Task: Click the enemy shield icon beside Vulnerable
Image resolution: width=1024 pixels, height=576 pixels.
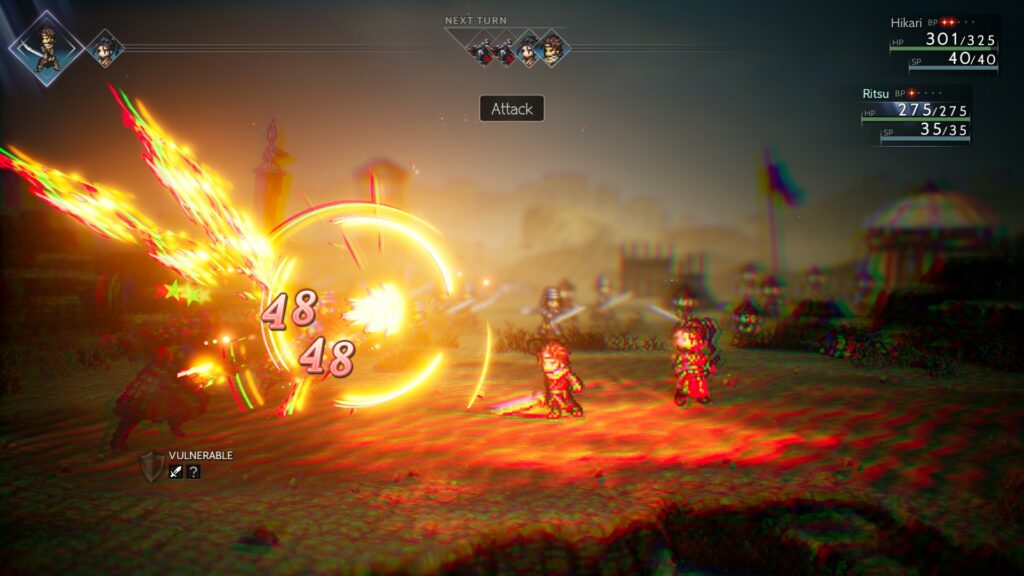Action: tap(151, 466)
